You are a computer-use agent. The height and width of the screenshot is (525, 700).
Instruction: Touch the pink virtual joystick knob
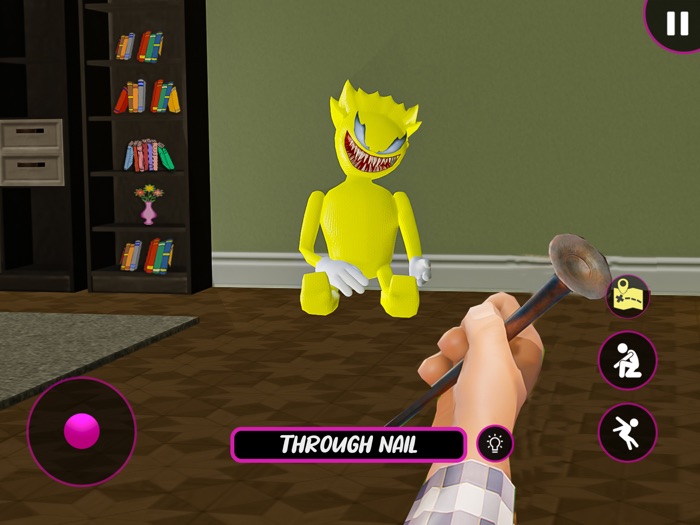tap(82, 431)
